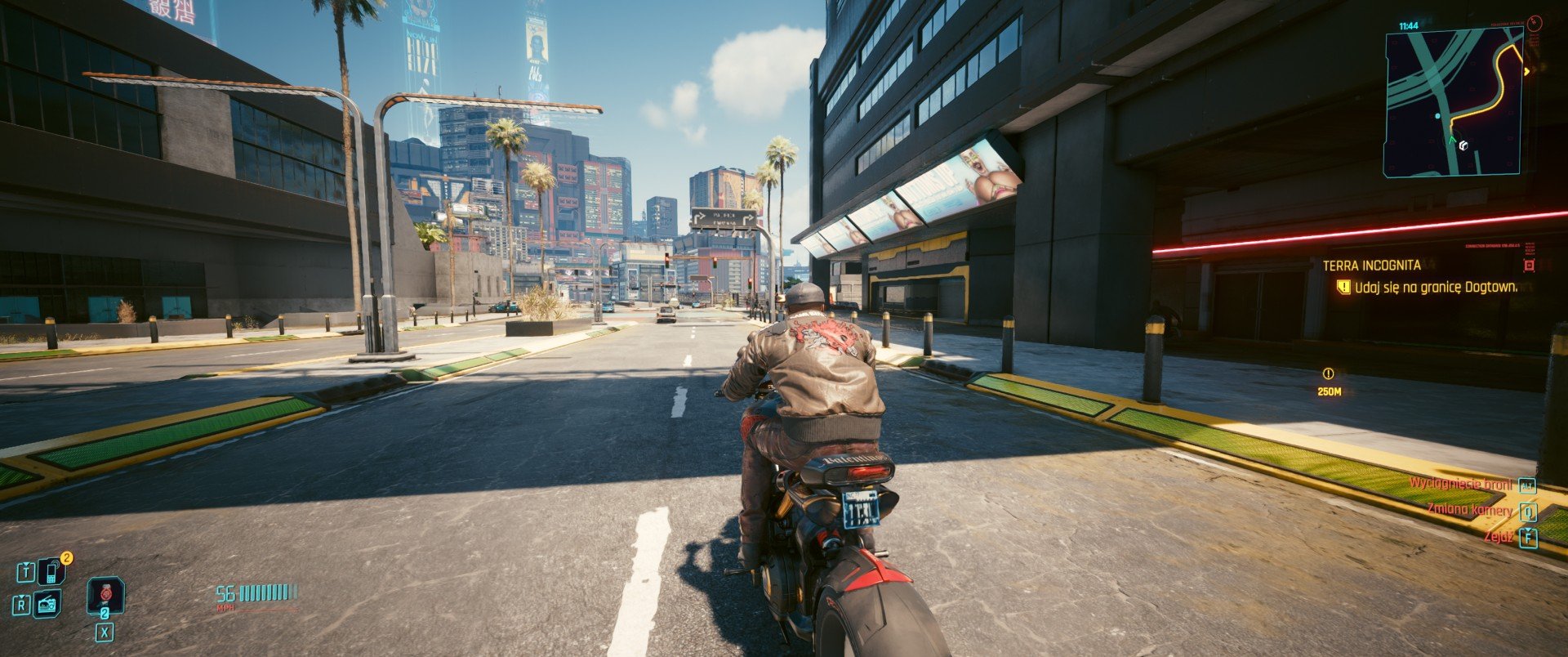Click the red square icon beside quest title

pyautogui.click(x=1529, y=266)
